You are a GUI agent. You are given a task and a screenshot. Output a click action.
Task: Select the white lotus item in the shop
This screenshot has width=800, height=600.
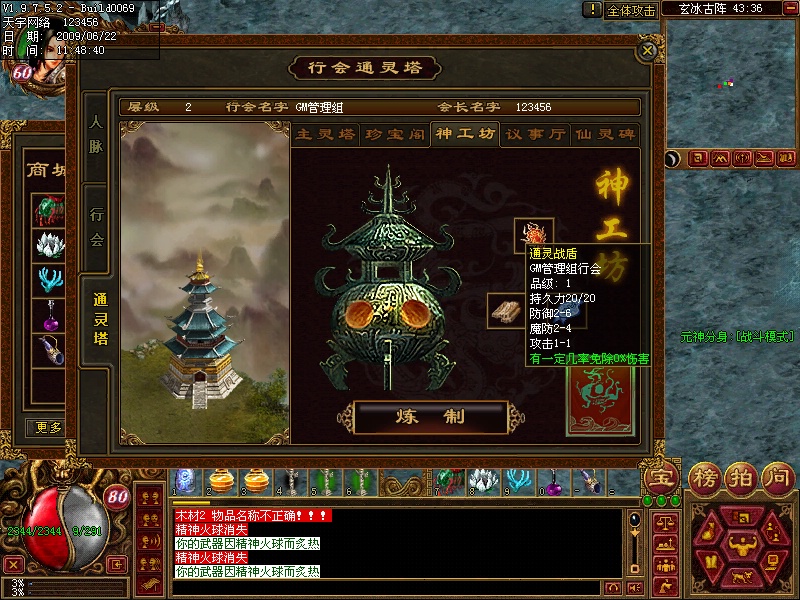49,245
